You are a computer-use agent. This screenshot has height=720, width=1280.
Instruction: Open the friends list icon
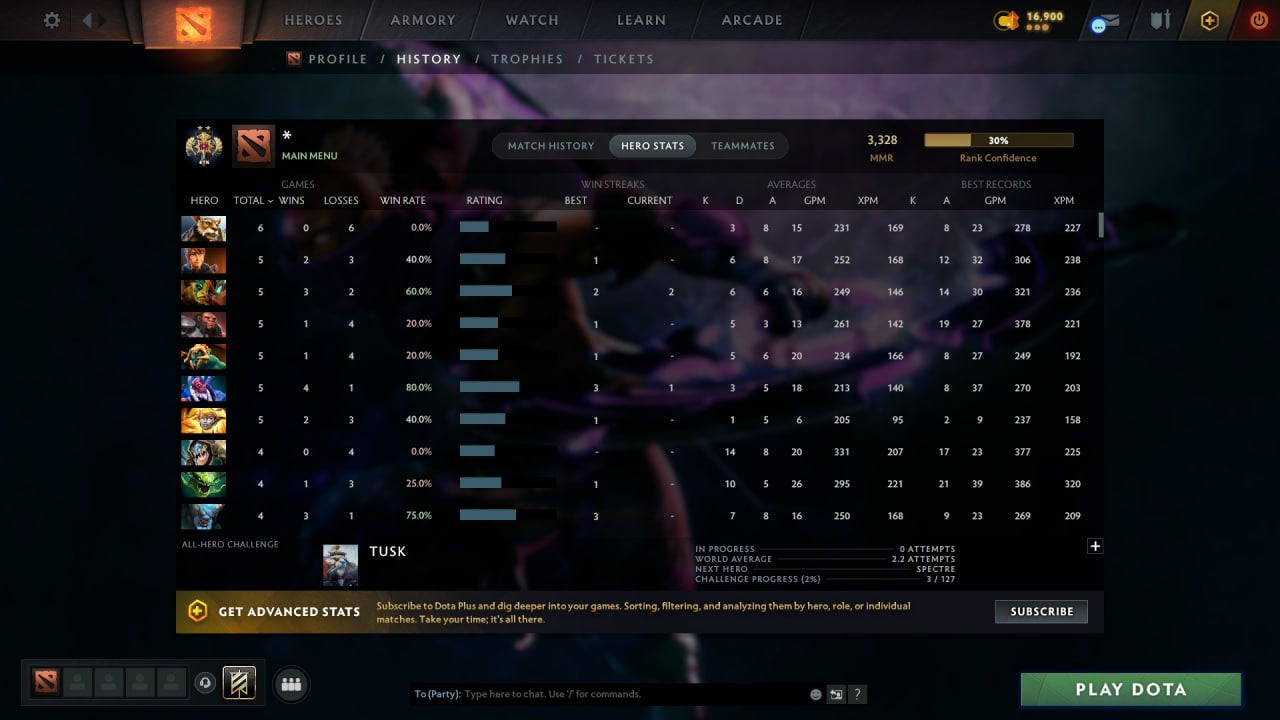[290, 684]
